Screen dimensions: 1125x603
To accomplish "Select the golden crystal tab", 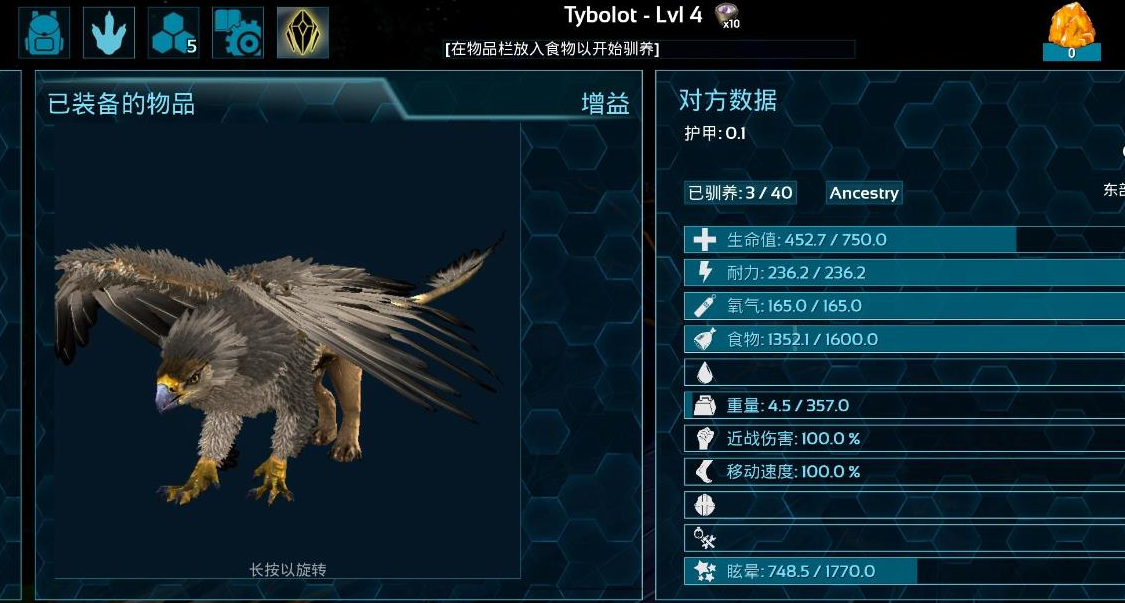I will coord(303,33).
